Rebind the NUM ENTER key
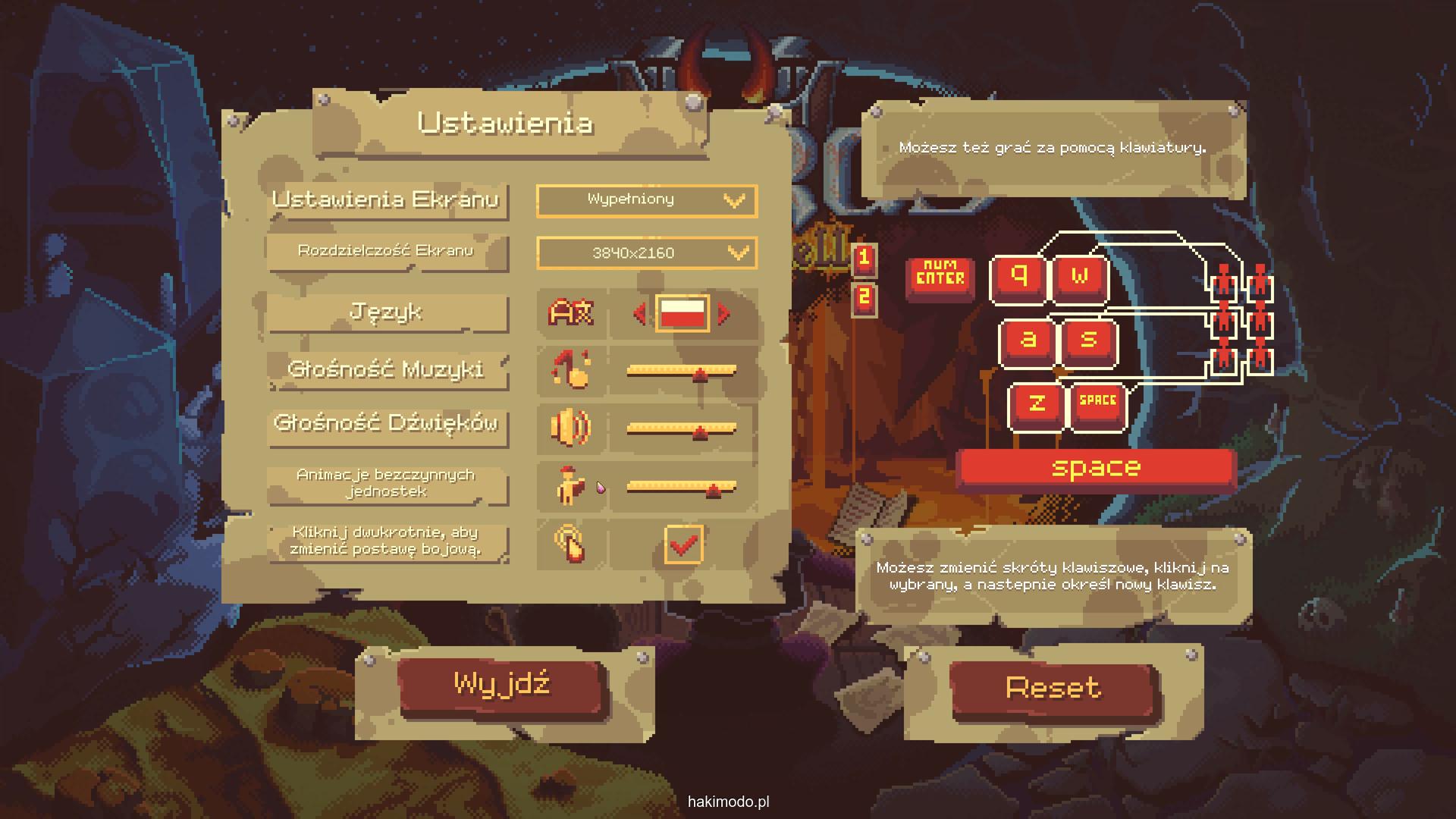This screenshot has height=819, width=1456. point(940,276)
